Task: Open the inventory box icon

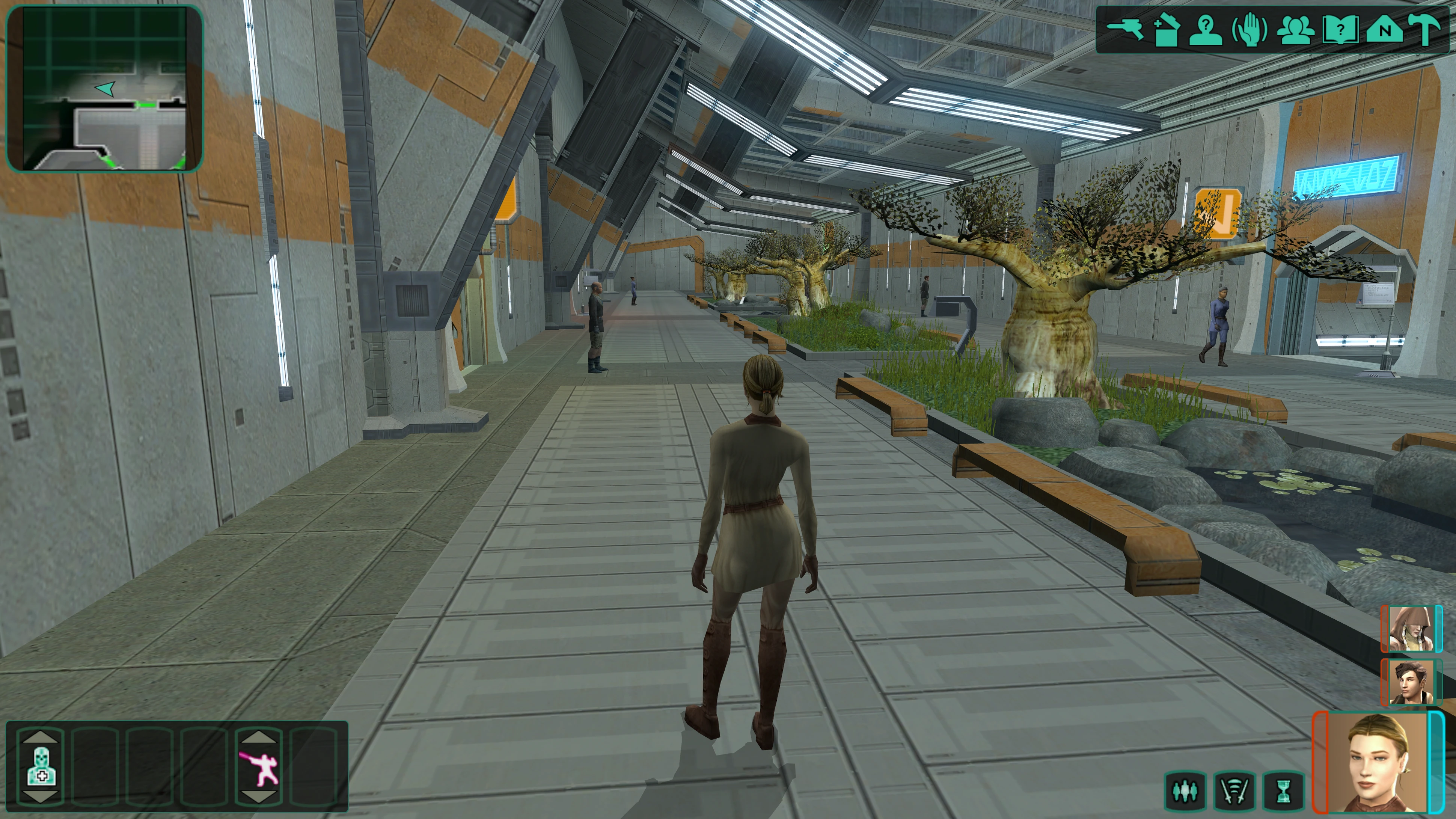Action: (x=1165, y=30)
